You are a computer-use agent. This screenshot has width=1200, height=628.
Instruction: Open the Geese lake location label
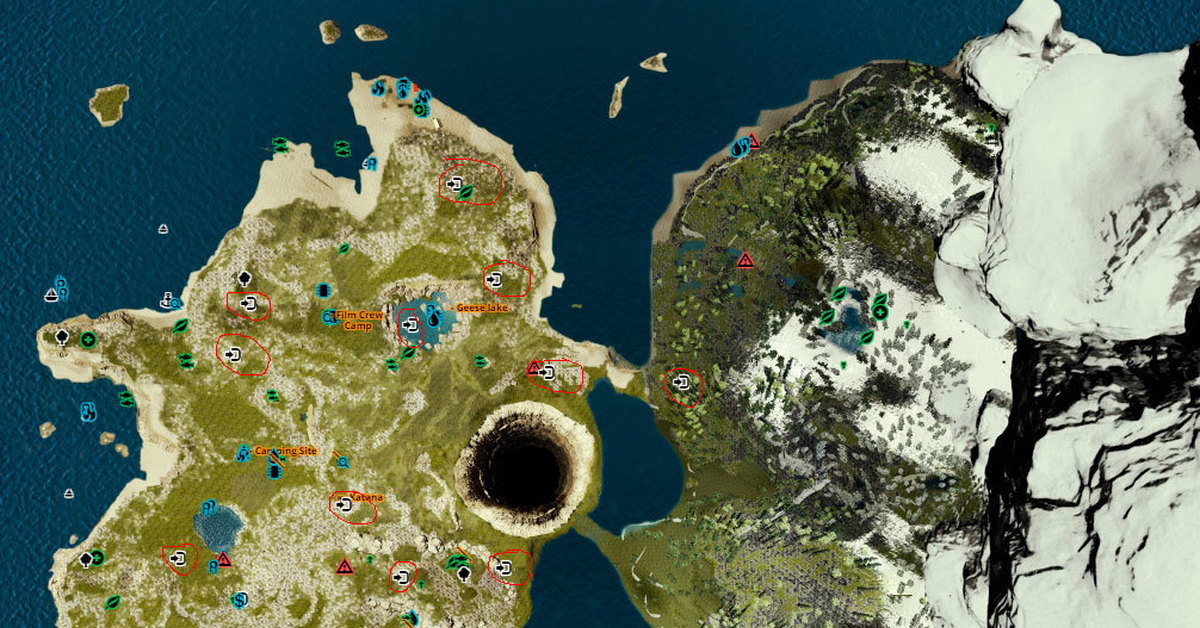tap(483, 308)
